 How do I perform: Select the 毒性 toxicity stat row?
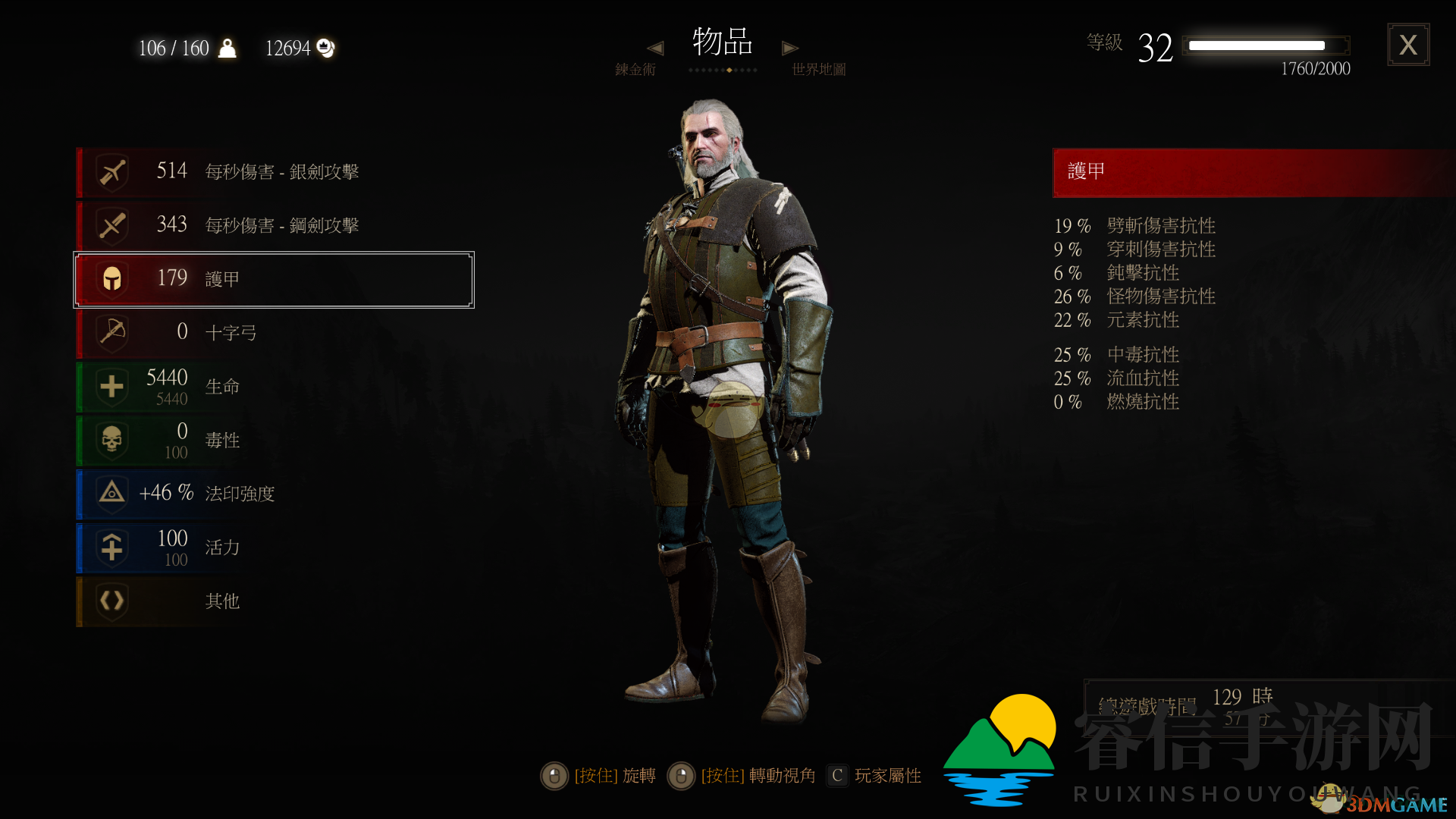pyautogui.click(x=273, y=440)
